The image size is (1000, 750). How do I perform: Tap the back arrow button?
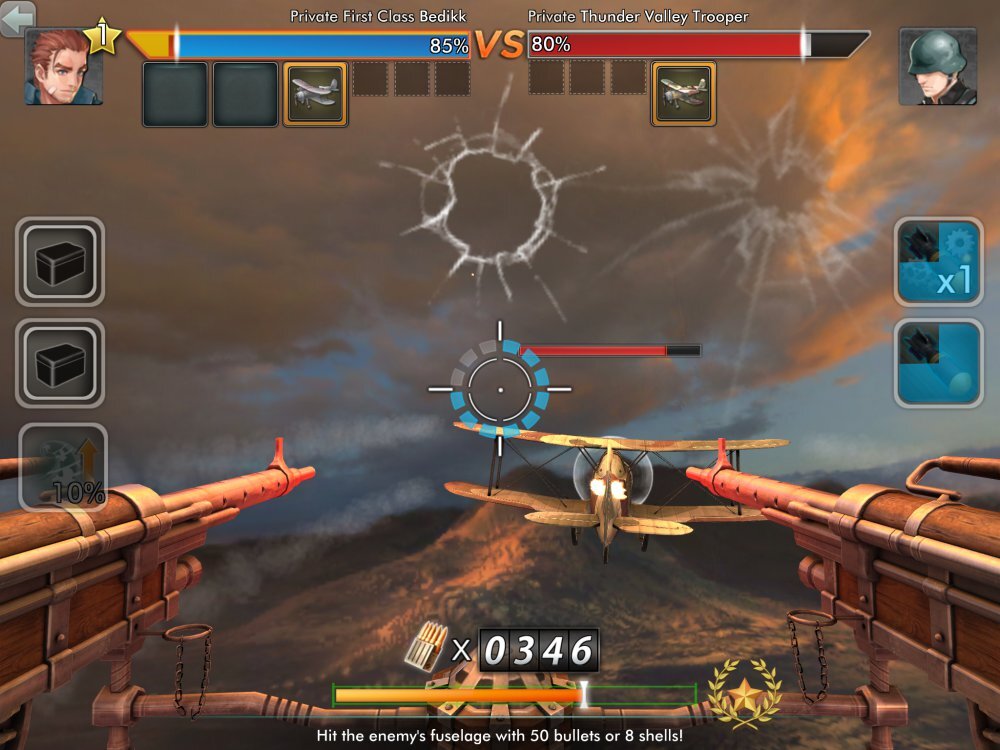[x=18, y=17]
